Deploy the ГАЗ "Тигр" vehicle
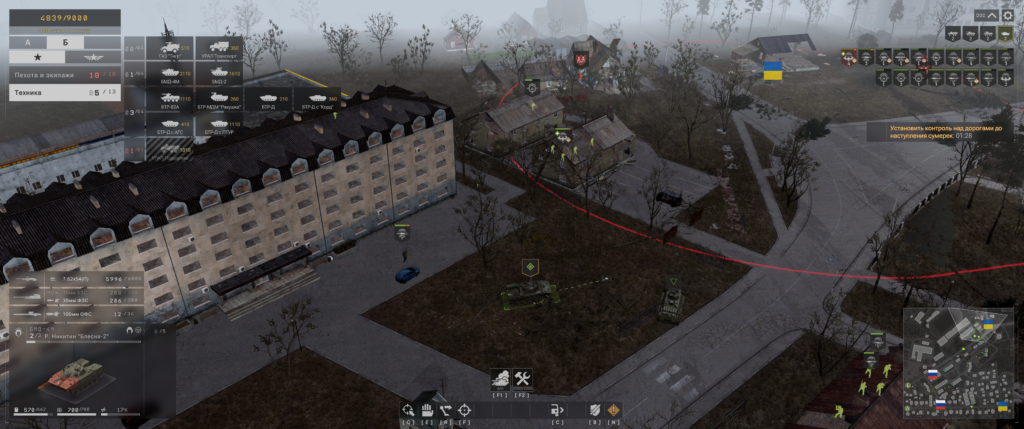Image resolution: width=1024 pixels, height=429 pixels. click(171, 50)
